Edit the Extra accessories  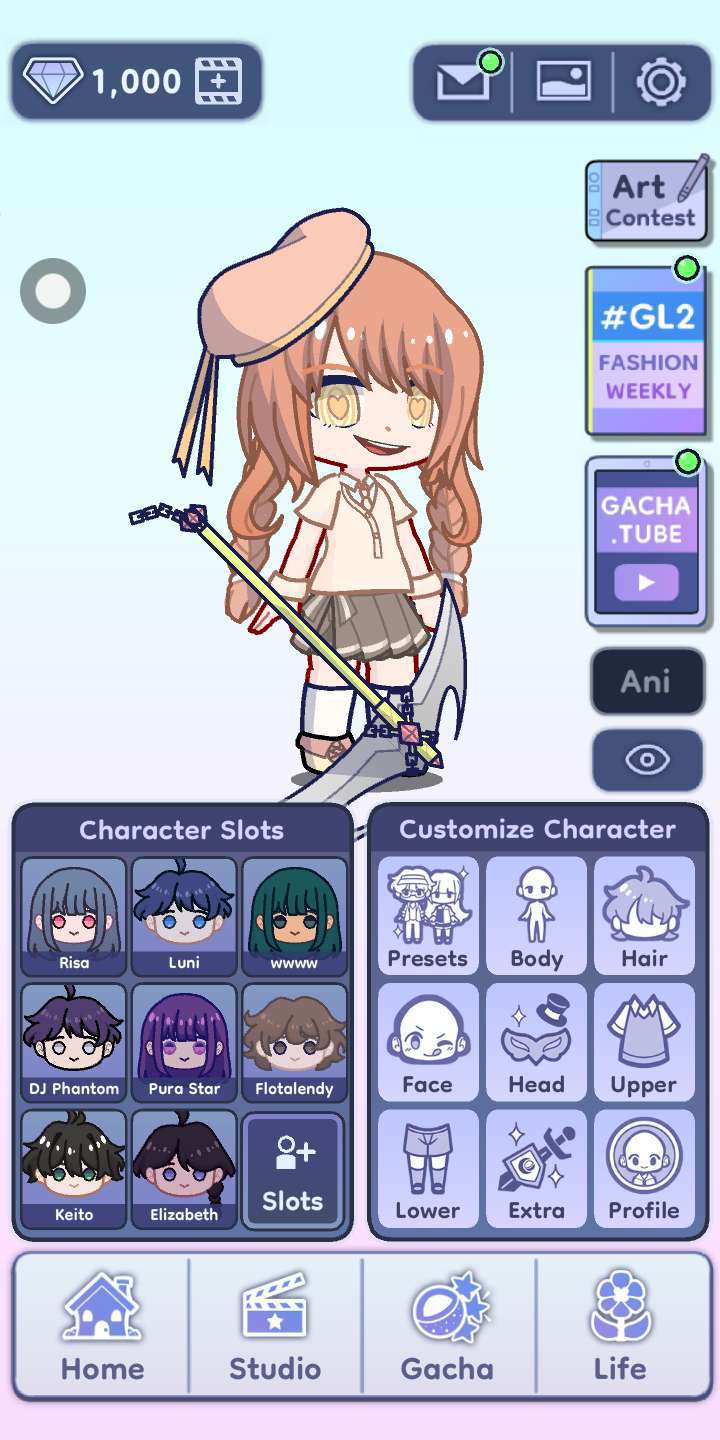[x=536, y=1168]
